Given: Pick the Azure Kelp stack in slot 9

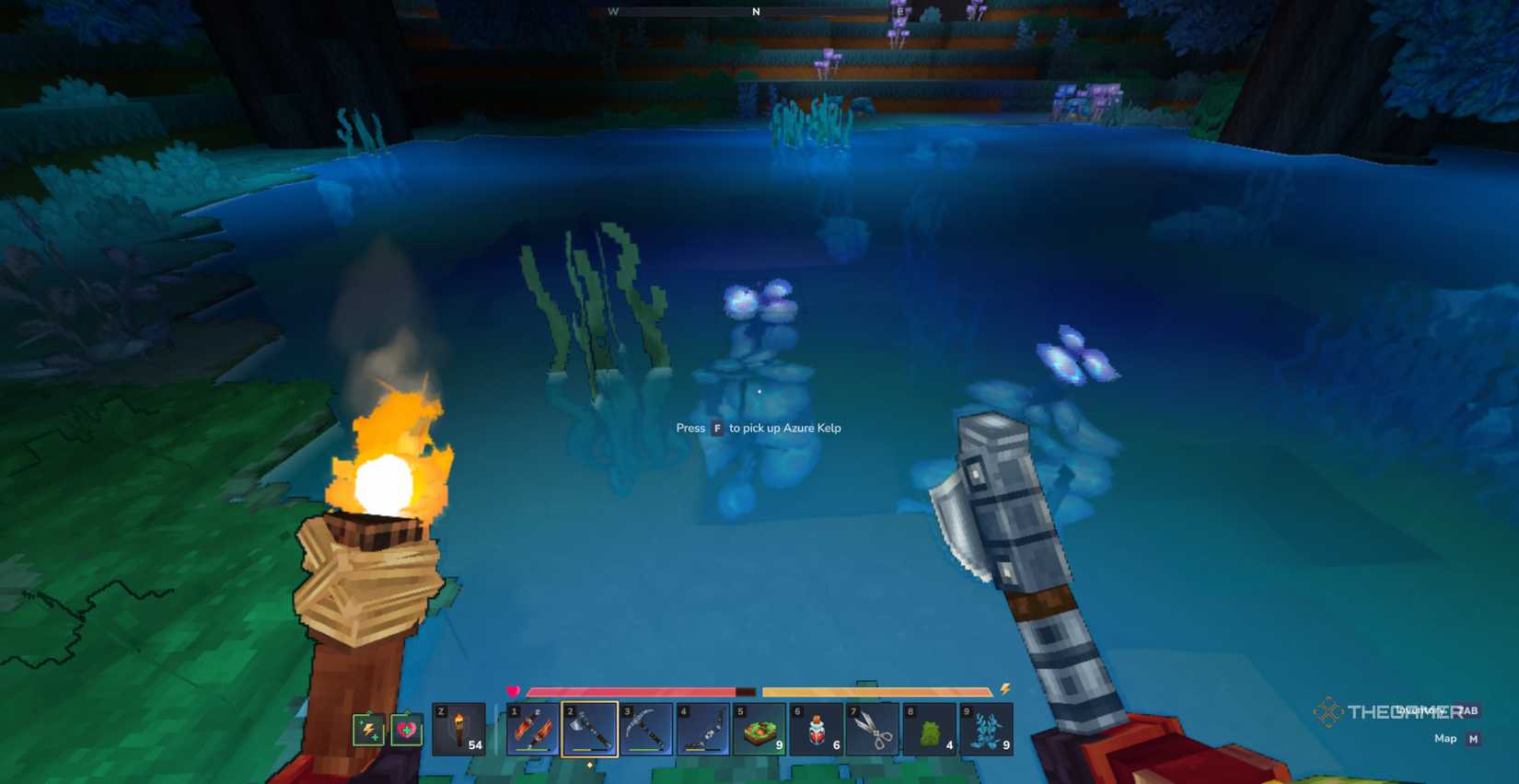Looking at the screenshot, I should pos(985,731).
